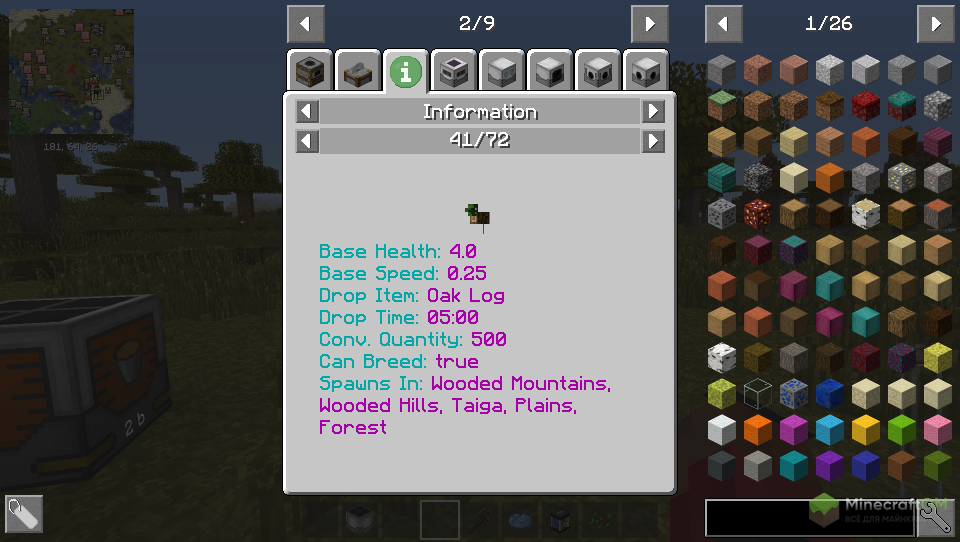Screen dimensions: 960x542
Task: Select the orange wool block
Action: (758, 430)
